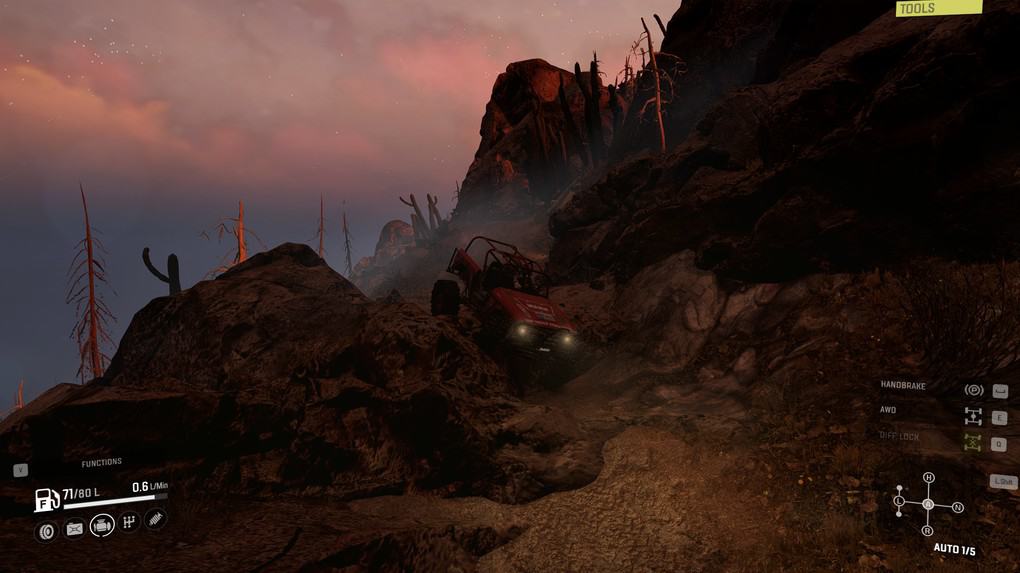Shift to Neutral gear N

tap(957, 508)
